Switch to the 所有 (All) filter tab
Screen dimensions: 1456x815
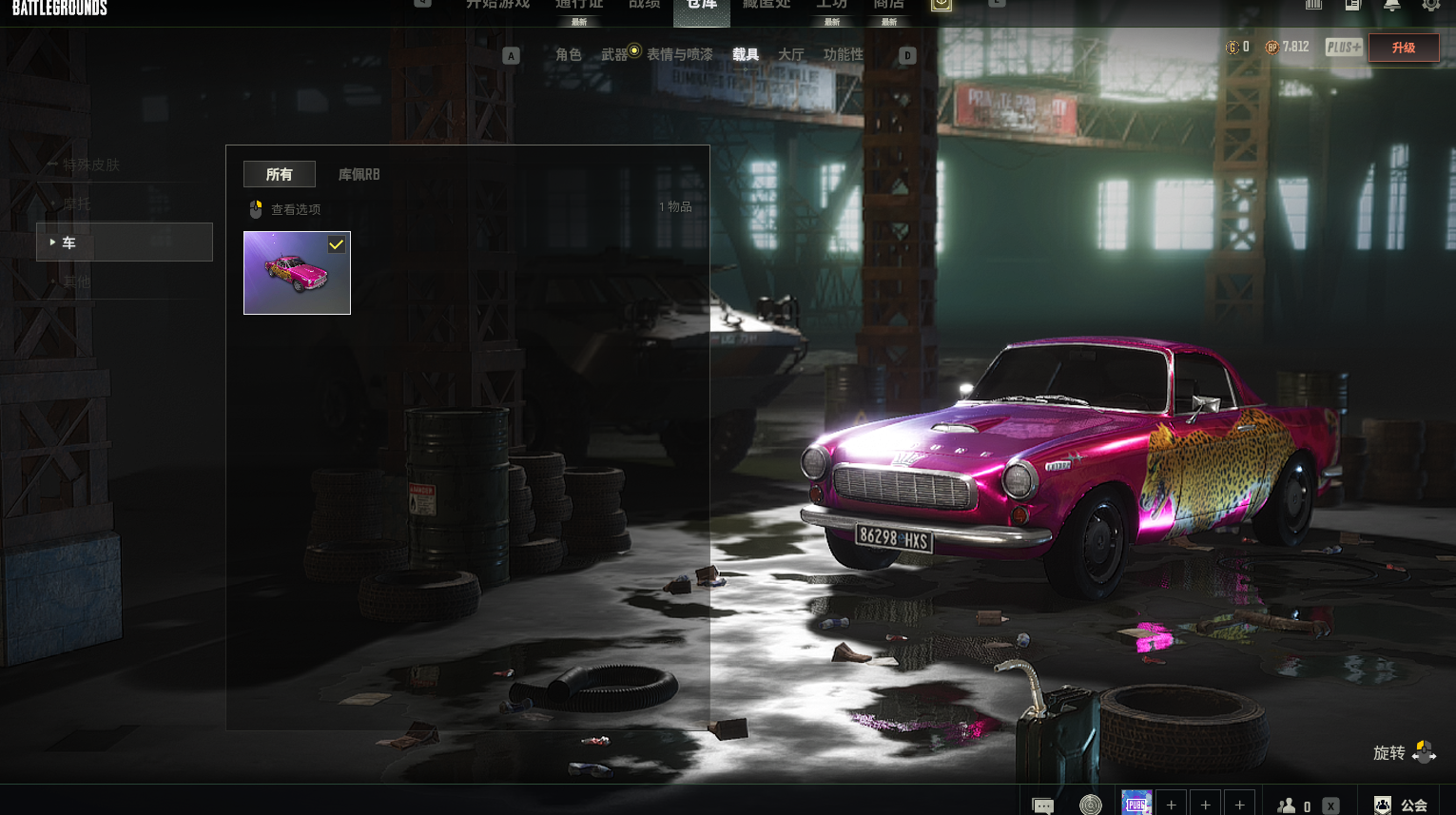pyautogui.click(x=279, y=174)
